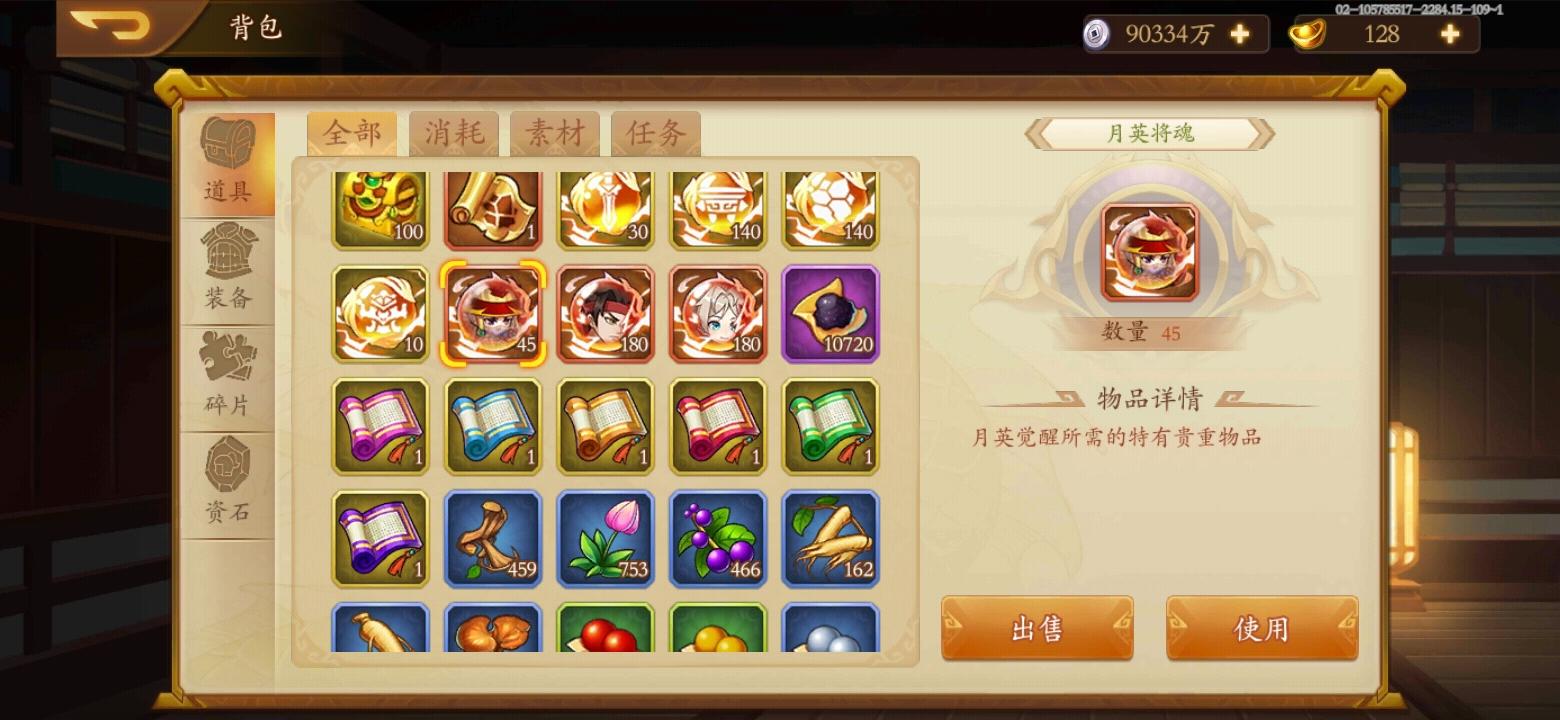This screenshot has height=720, width=1560.
Task: Click the pink flower item showing 753
Action: click(x=605, y=540)
